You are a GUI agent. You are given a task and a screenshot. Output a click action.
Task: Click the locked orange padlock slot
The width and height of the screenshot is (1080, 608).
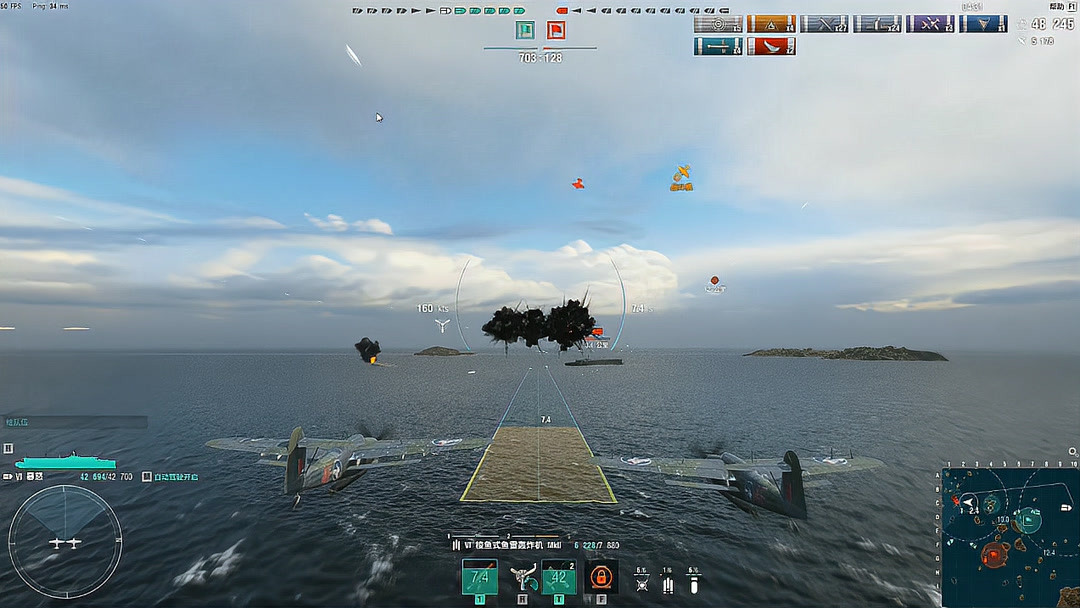pos(600,577)
